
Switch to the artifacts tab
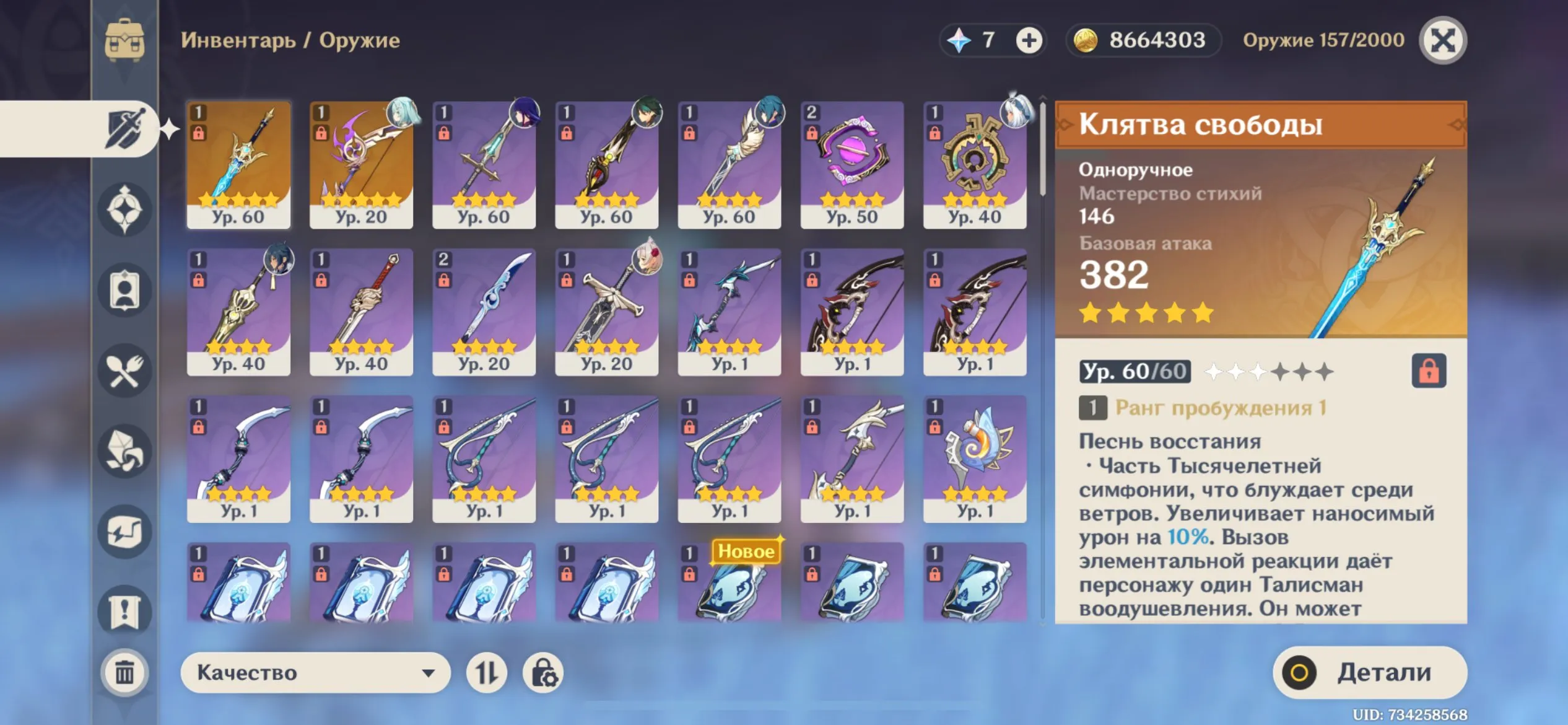pyautogui.click(x=124, y=209)
